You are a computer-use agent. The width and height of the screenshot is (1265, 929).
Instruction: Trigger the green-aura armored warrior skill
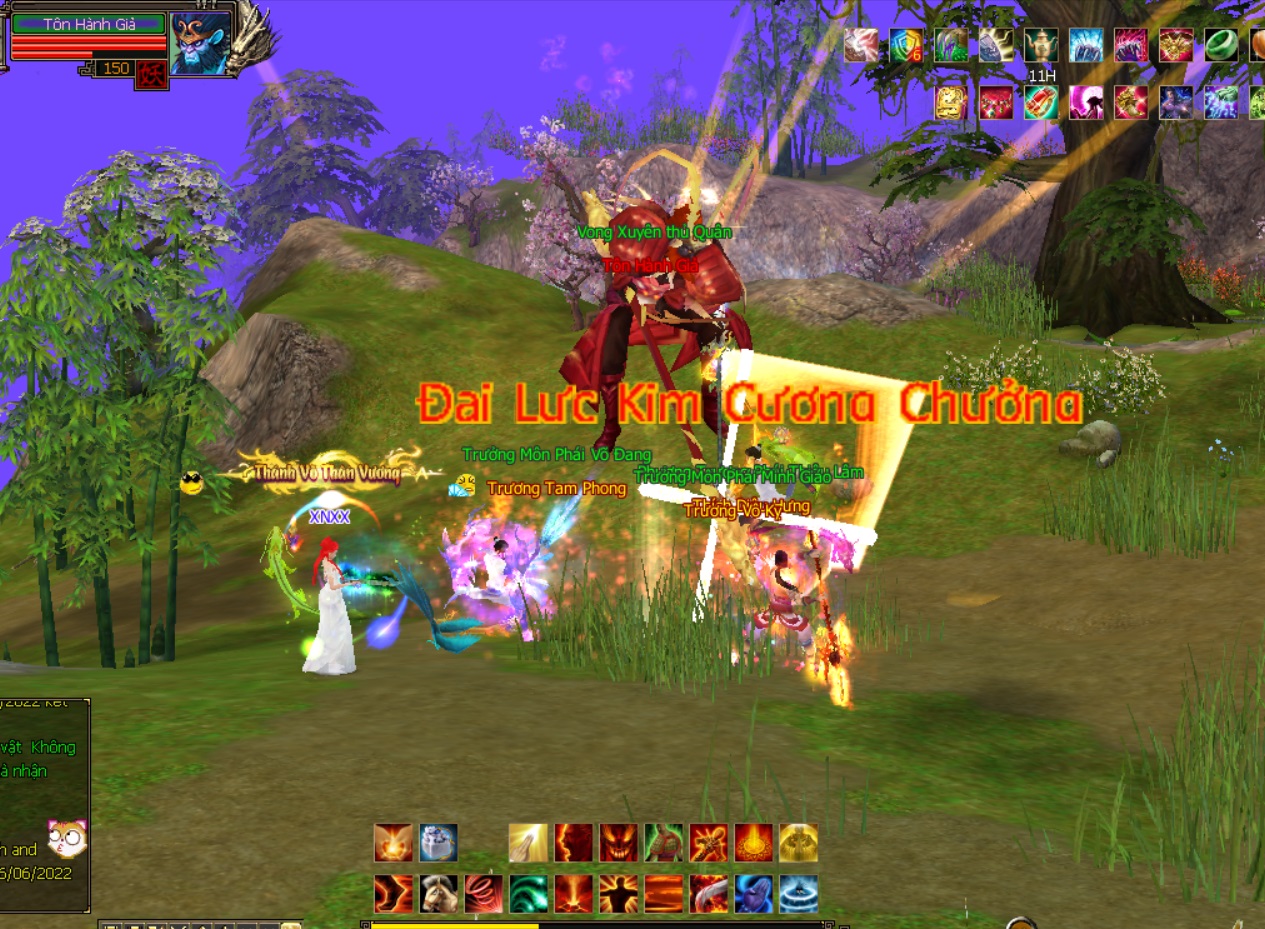(x=663, y=843)
